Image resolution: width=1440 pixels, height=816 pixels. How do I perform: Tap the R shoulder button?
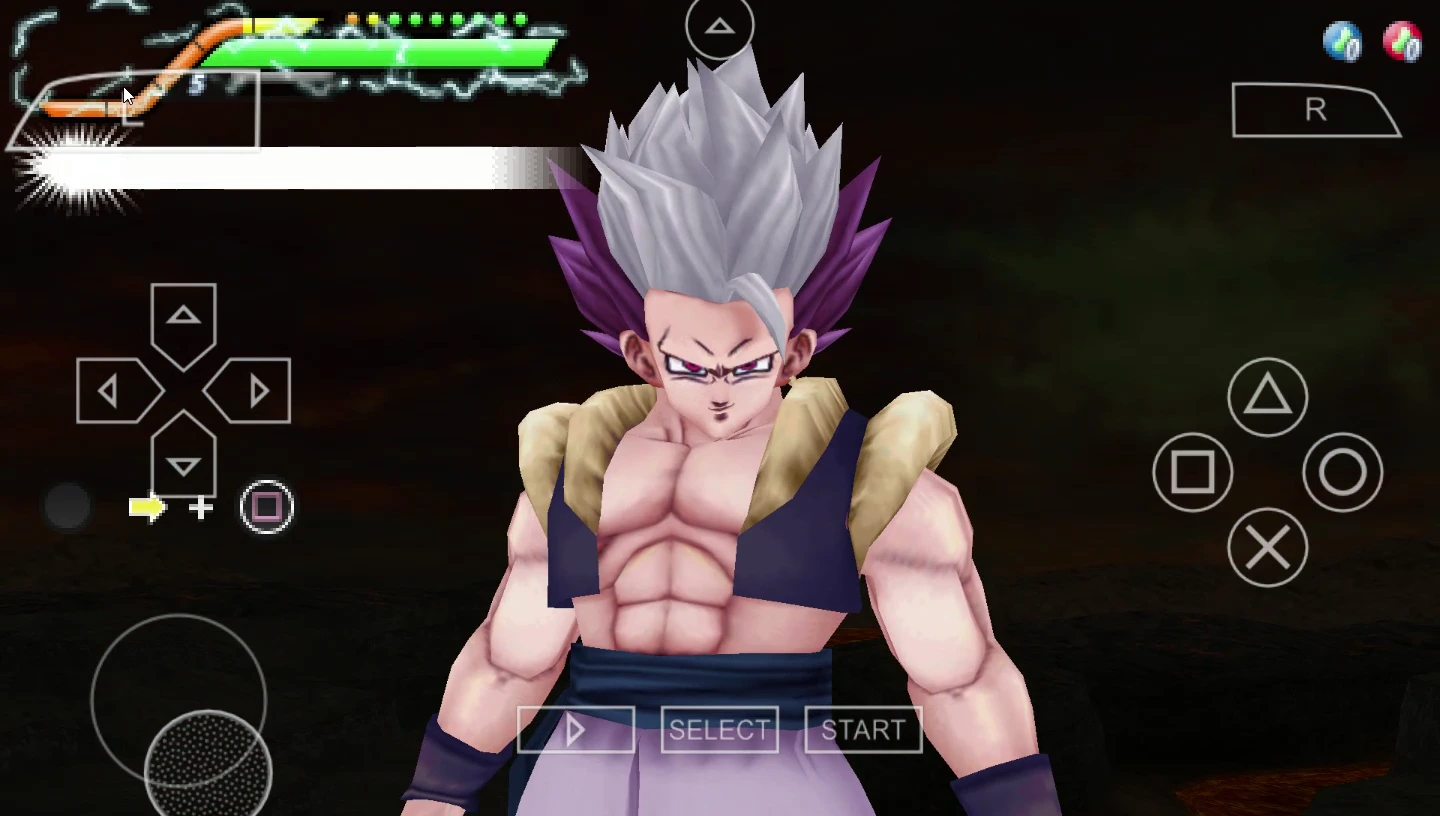pos(1314,111)
